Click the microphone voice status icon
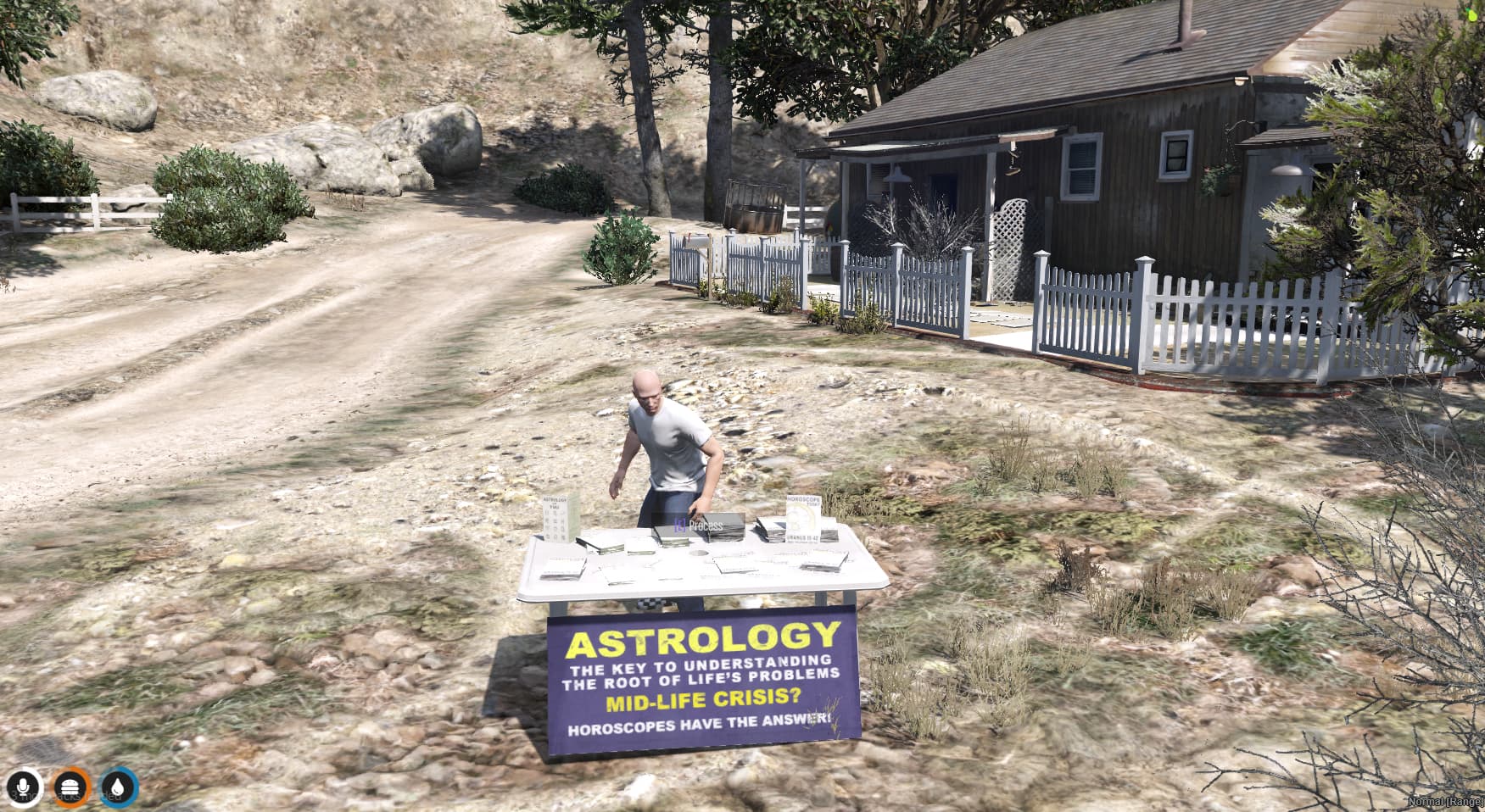The width and height of the screenshot is (1485, 812). point(23,787)
